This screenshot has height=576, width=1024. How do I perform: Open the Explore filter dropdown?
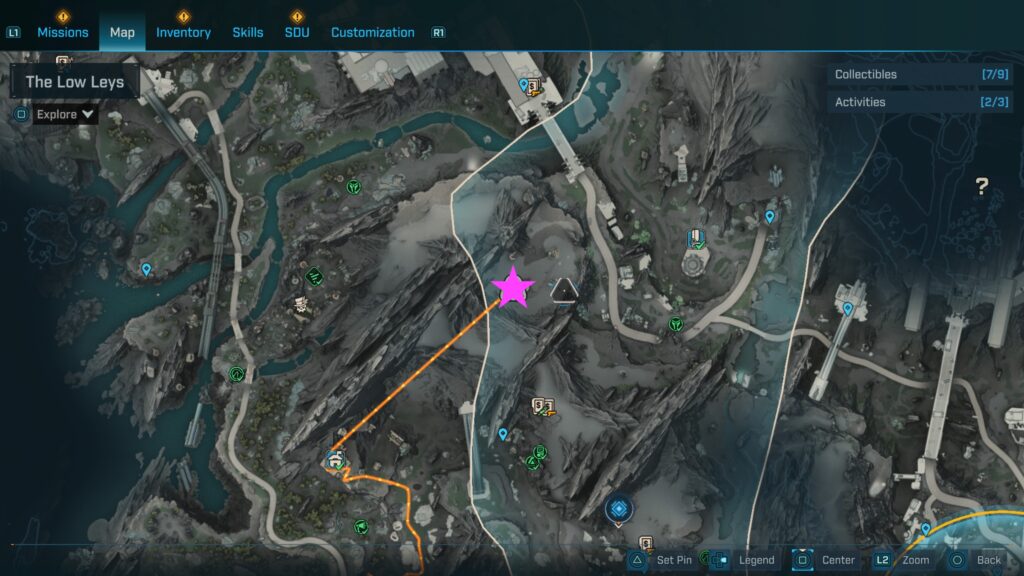click(65, 114)
